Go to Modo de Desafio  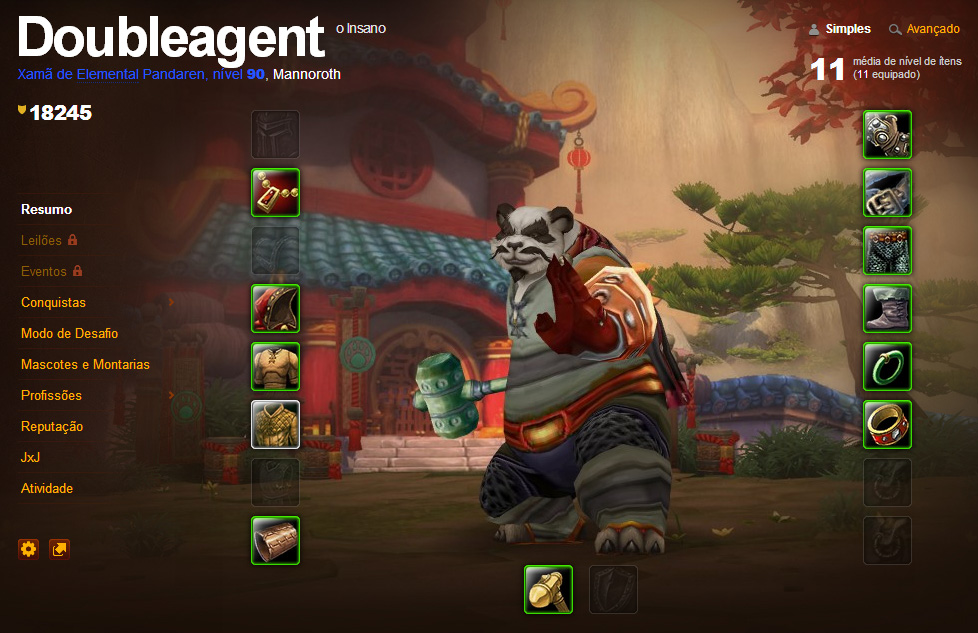click(x=69, y=333)
